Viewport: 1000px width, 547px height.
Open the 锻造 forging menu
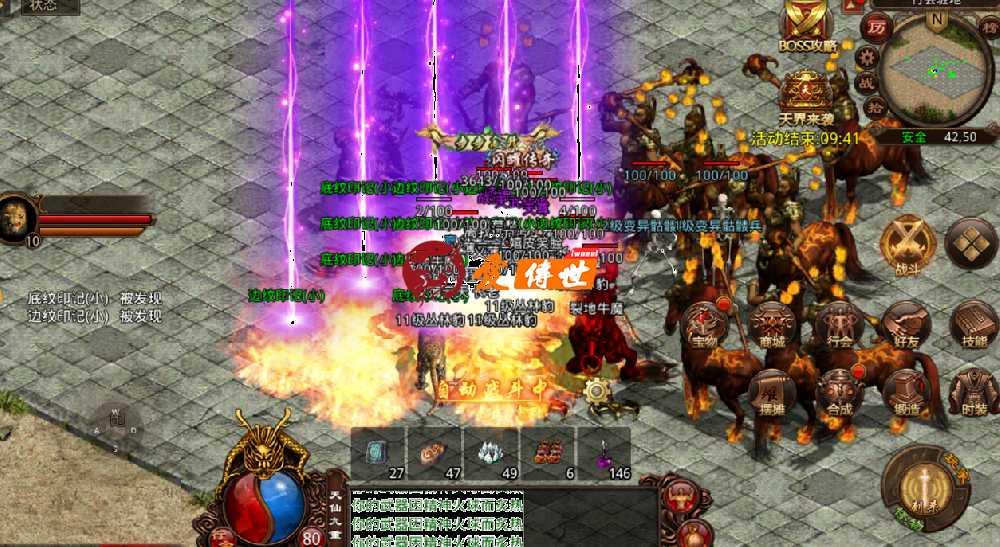[906, 391]
